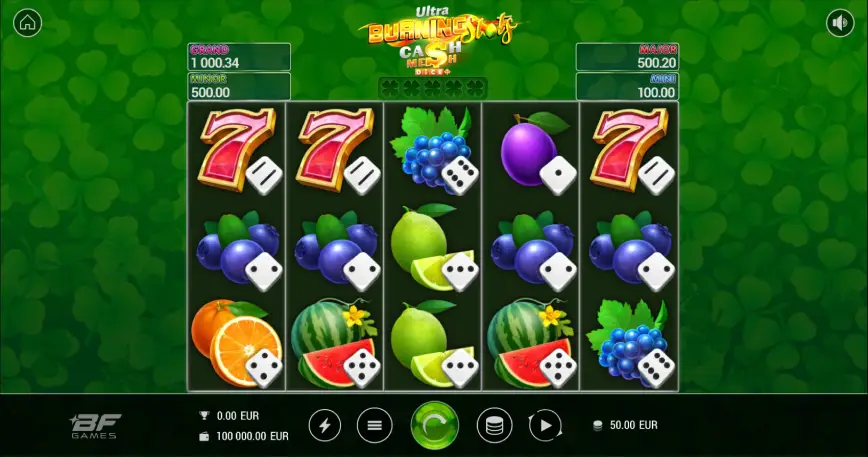868x457 pixels.
Task: Open the coin stack bet settings
Action: pyautogui.click(x=494, y=425)
